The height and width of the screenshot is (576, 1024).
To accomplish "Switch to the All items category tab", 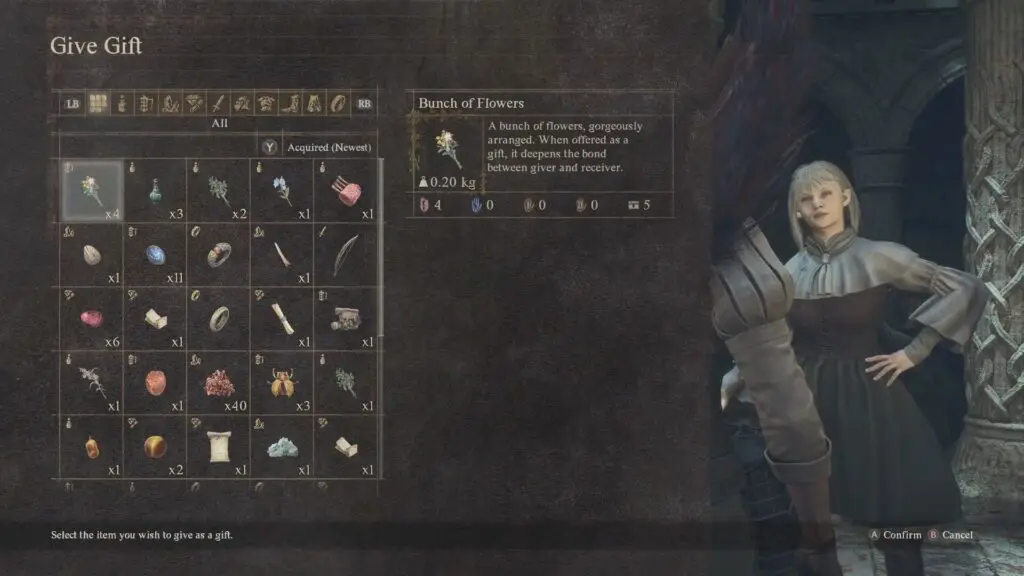I will point(98,102).
